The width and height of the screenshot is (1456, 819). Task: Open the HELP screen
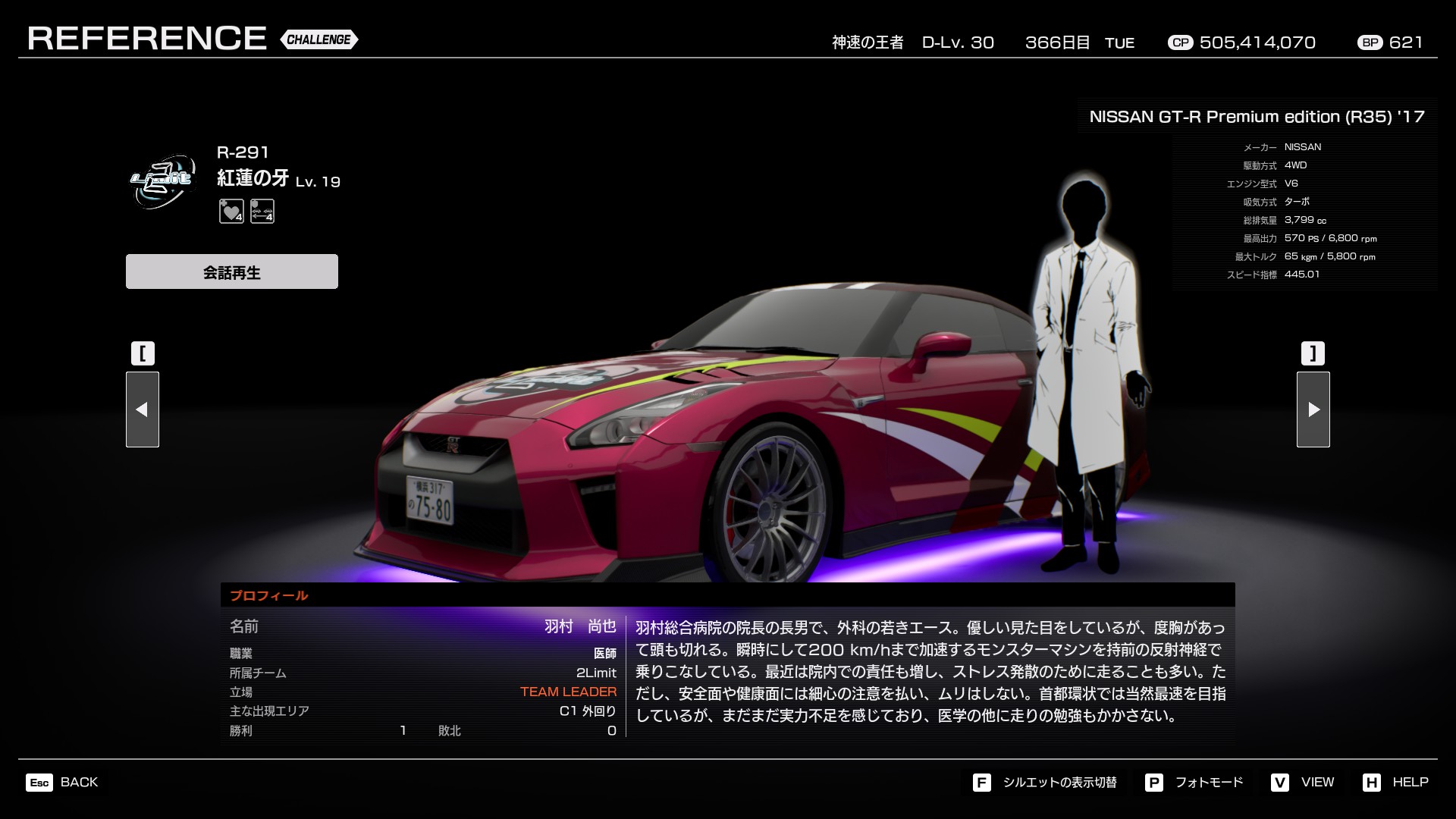coord(1395,782)
